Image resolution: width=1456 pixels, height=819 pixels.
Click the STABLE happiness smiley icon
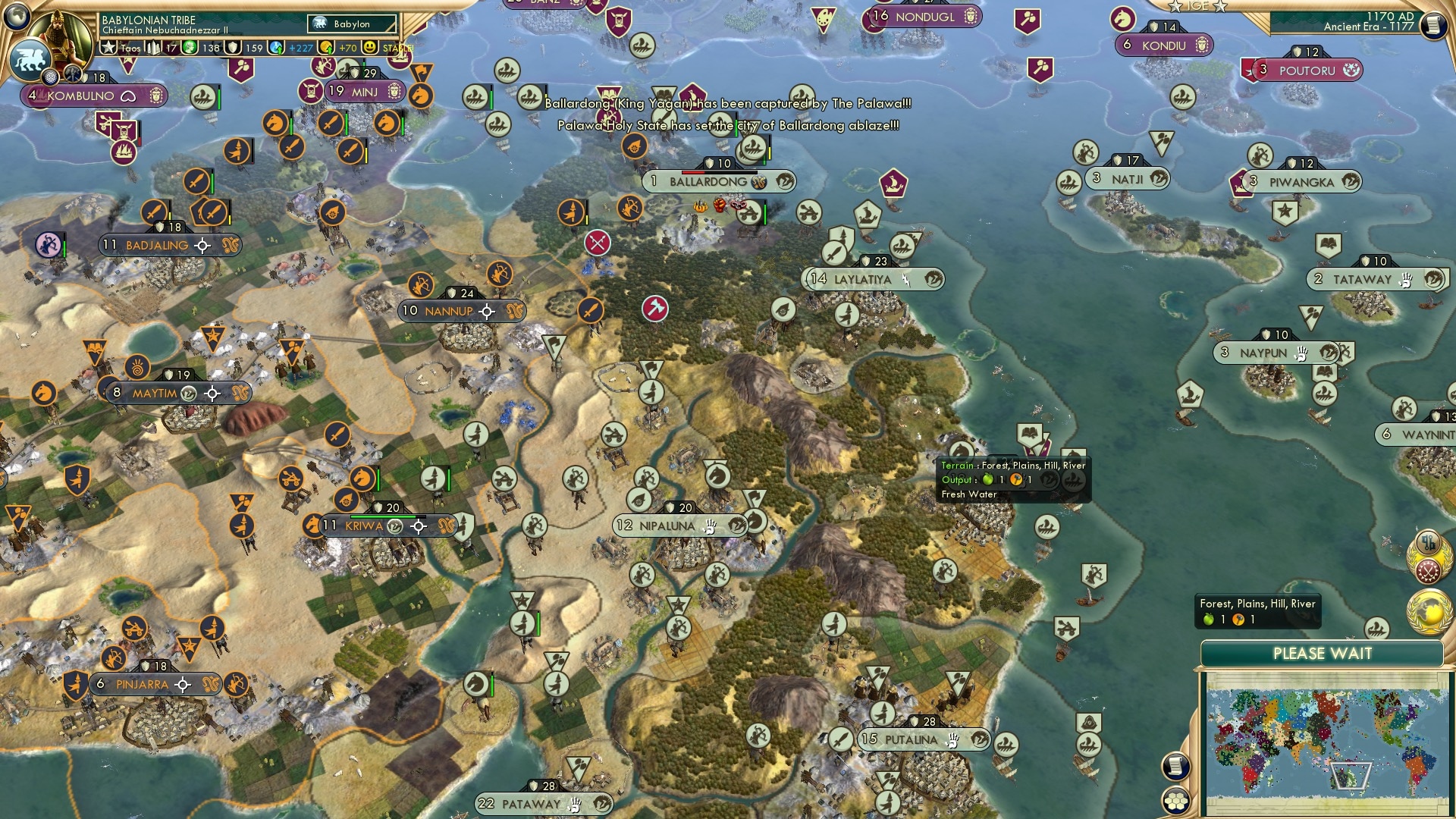click(369, 47)
